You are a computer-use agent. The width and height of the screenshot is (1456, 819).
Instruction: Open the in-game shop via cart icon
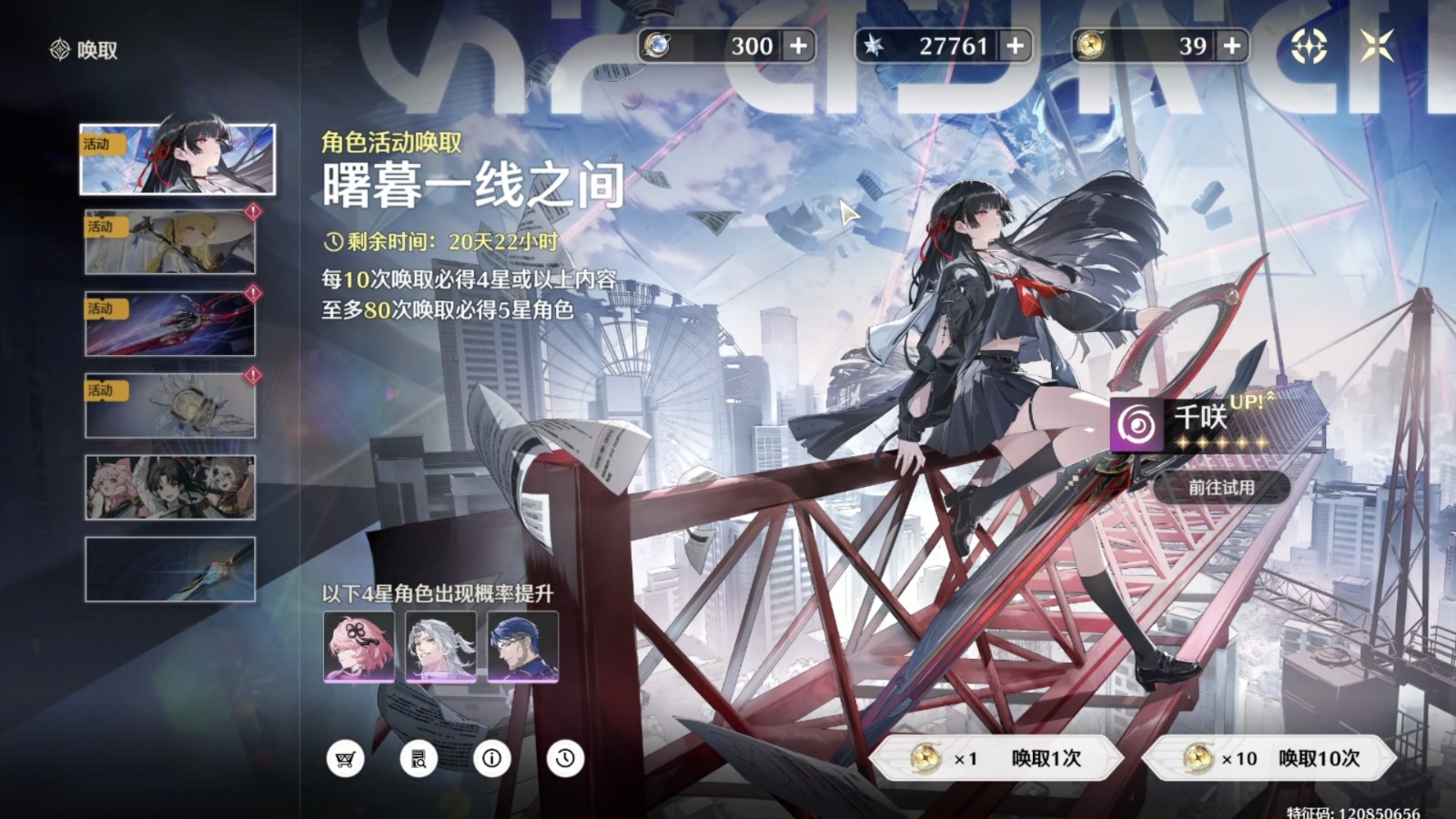point(346,758)
